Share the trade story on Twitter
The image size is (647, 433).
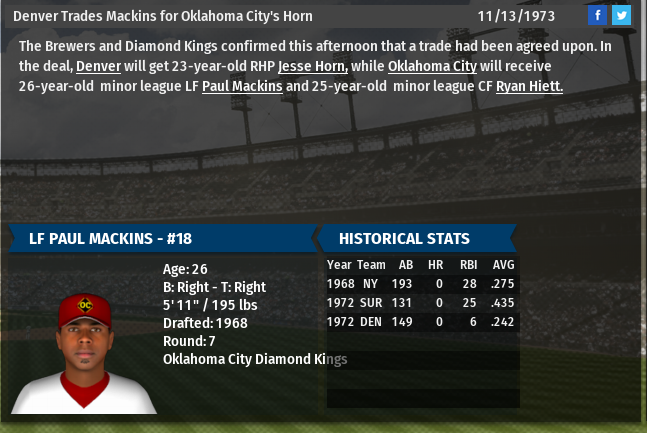click(621, 15)
